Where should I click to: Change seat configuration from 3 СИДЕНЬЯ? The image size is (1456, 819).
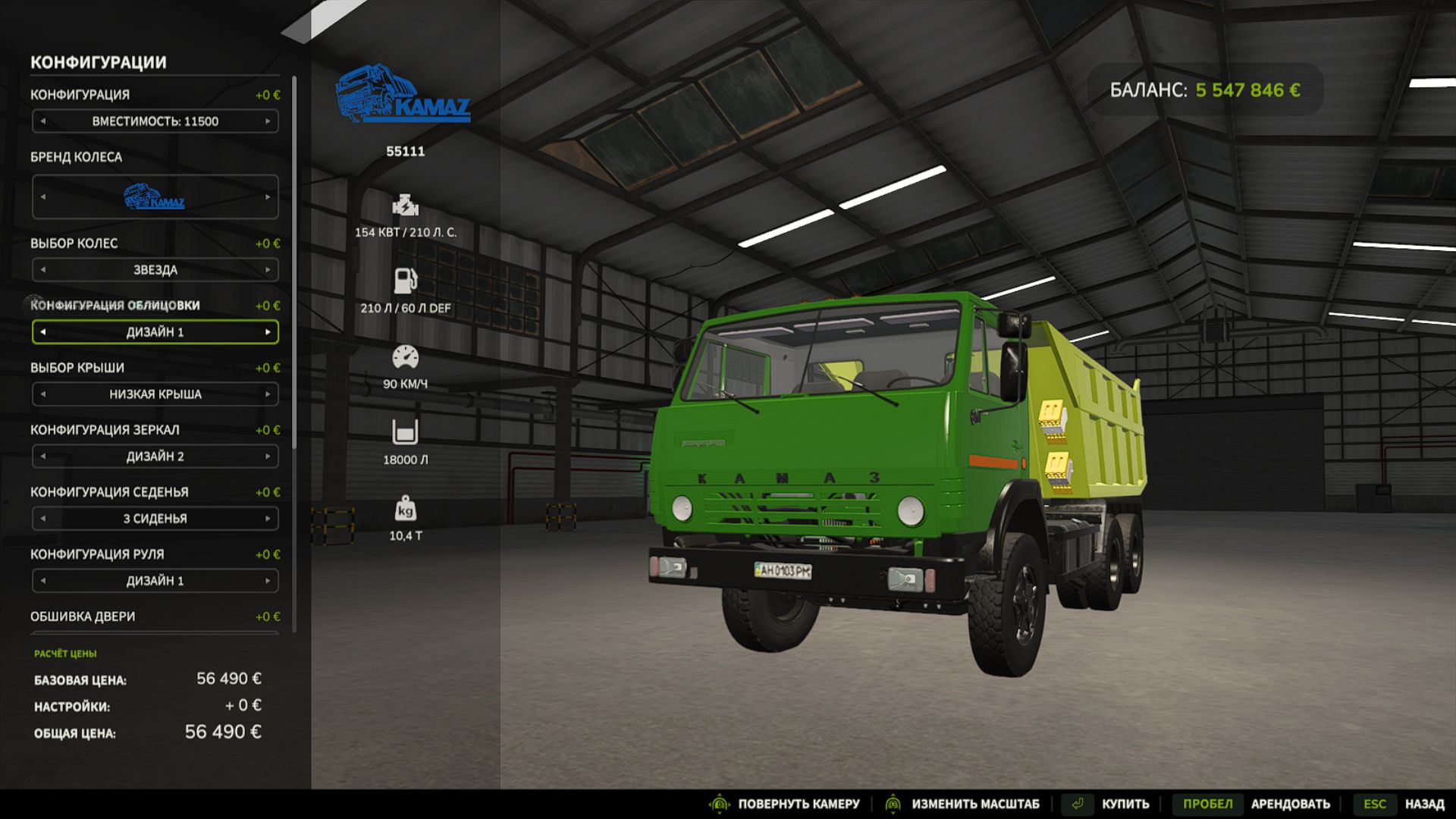click(269, 519)
